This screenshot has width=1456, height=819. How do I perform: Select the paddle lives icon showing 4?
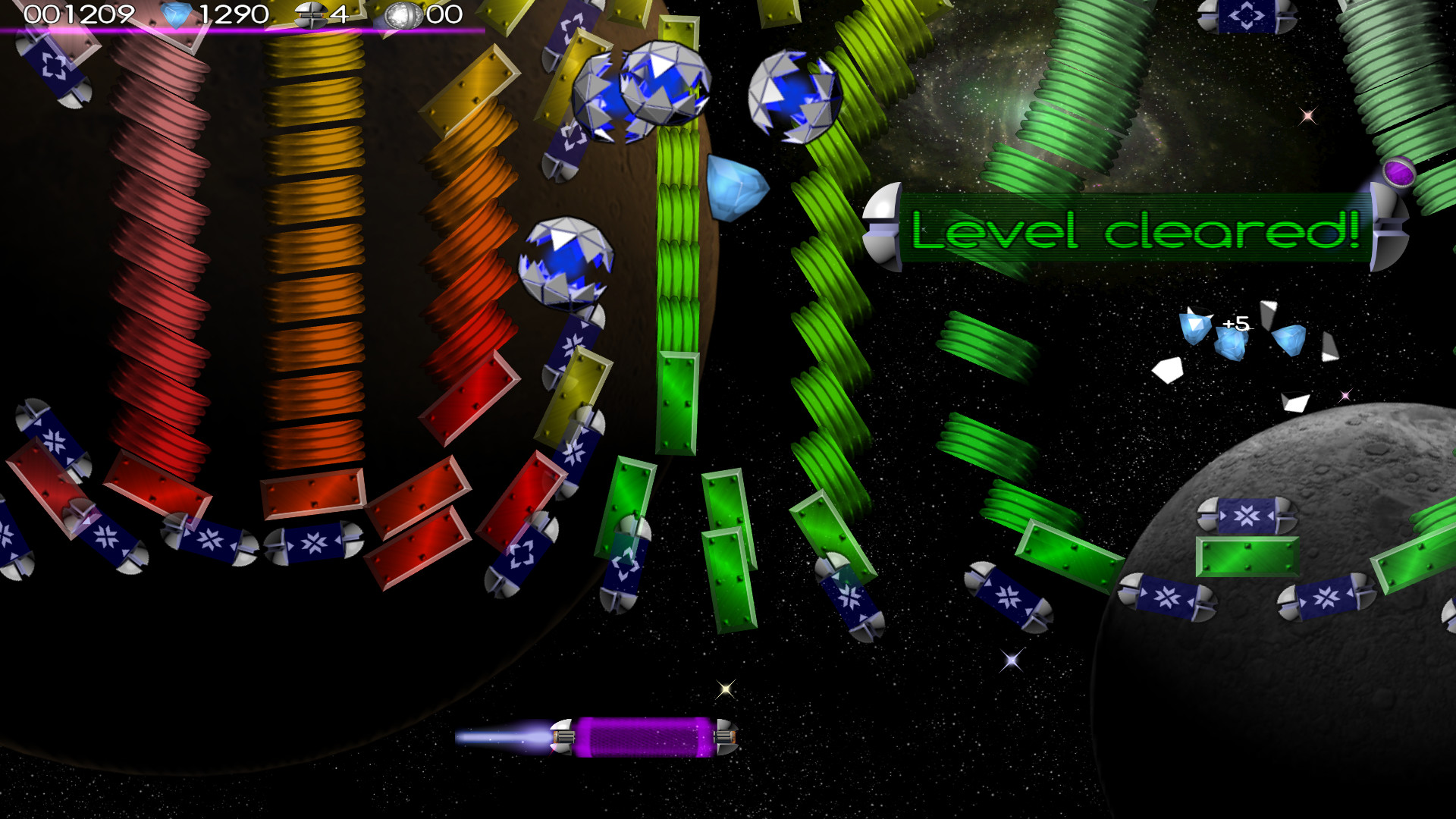(x=311, y=14)
